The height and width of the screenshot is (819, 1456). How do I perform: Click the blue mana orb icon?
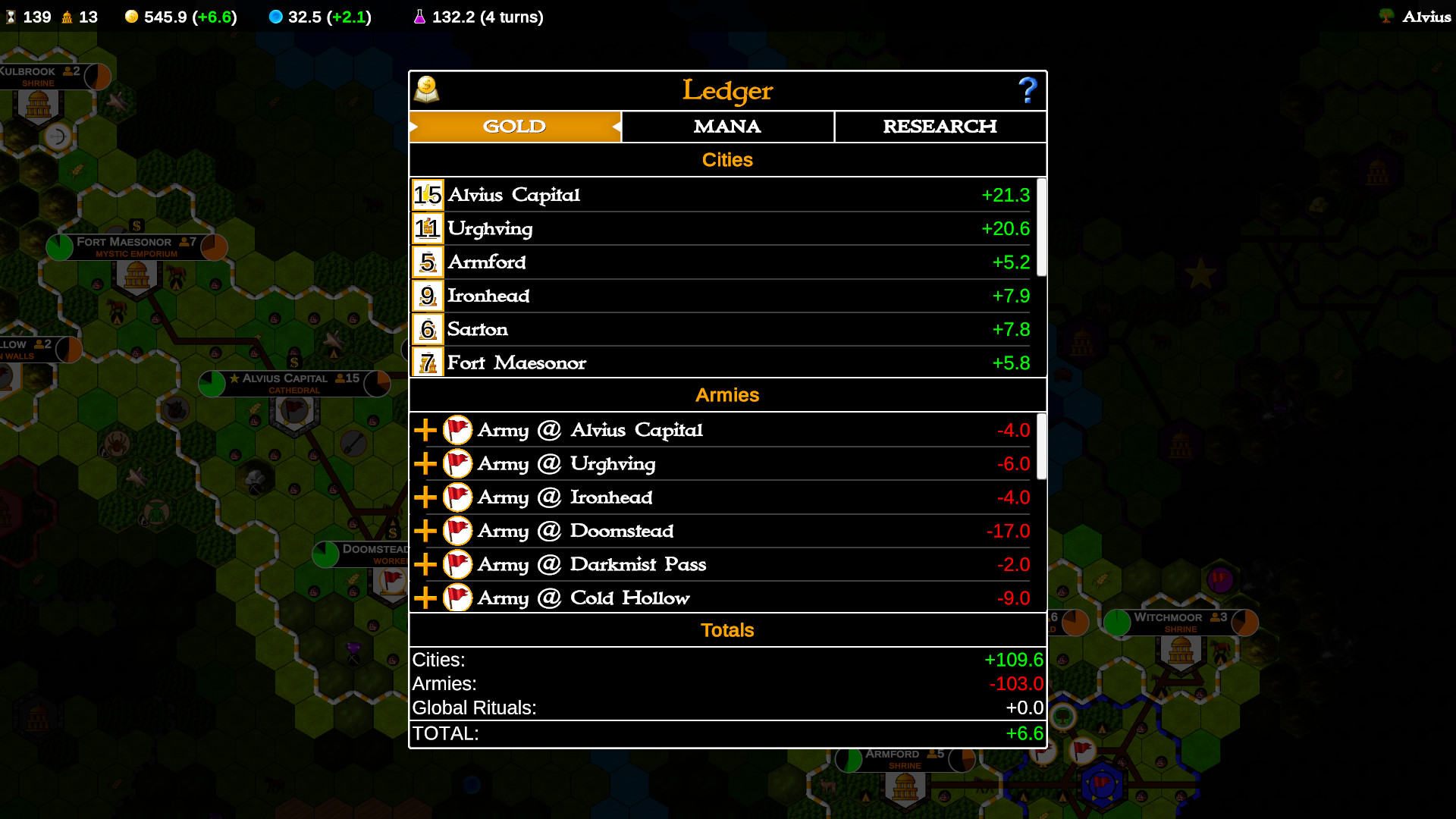tap(275, 16)
